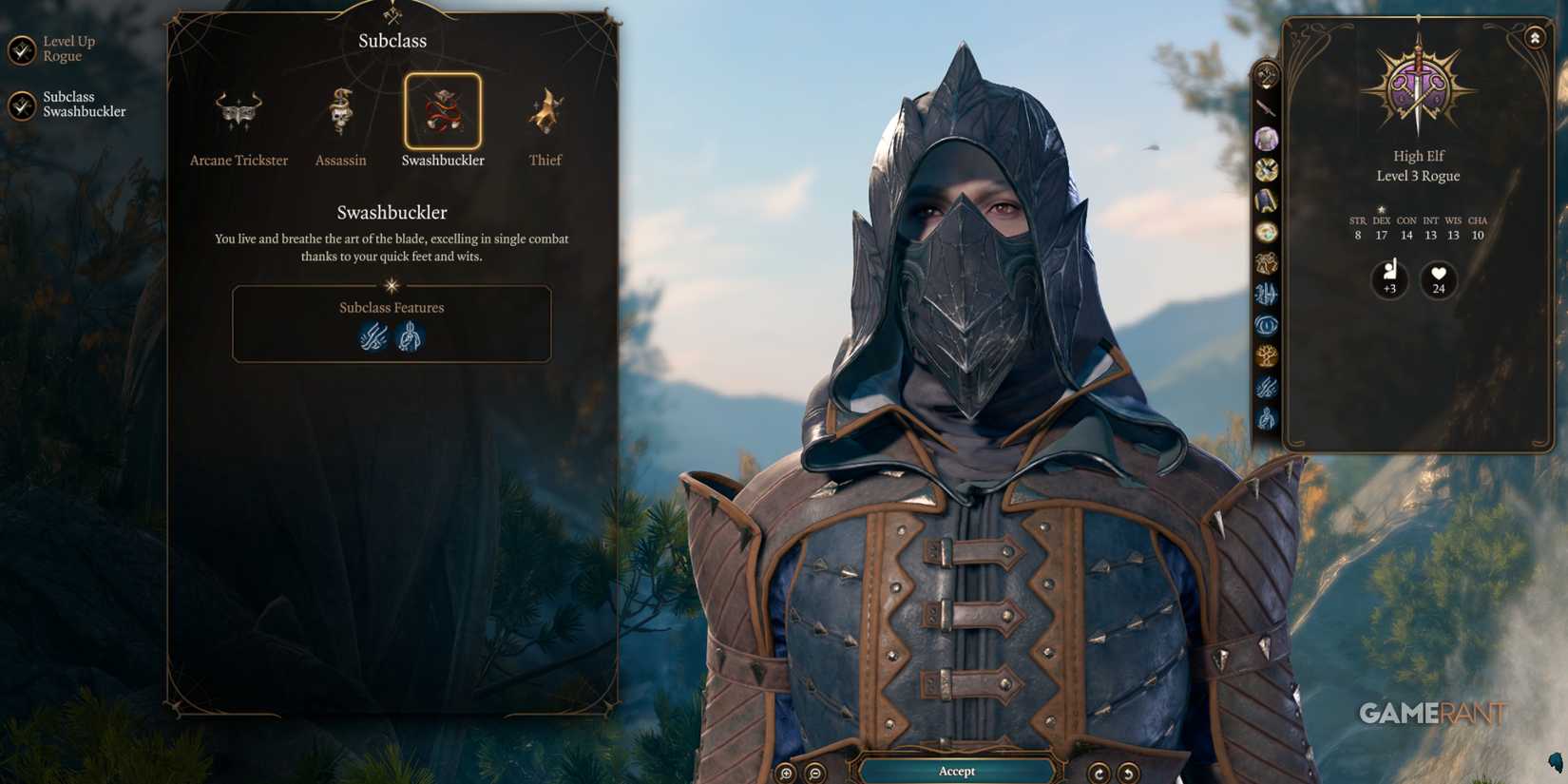
Task: View the second Subclass Features ability icon
Action: (x=410, y=335)
